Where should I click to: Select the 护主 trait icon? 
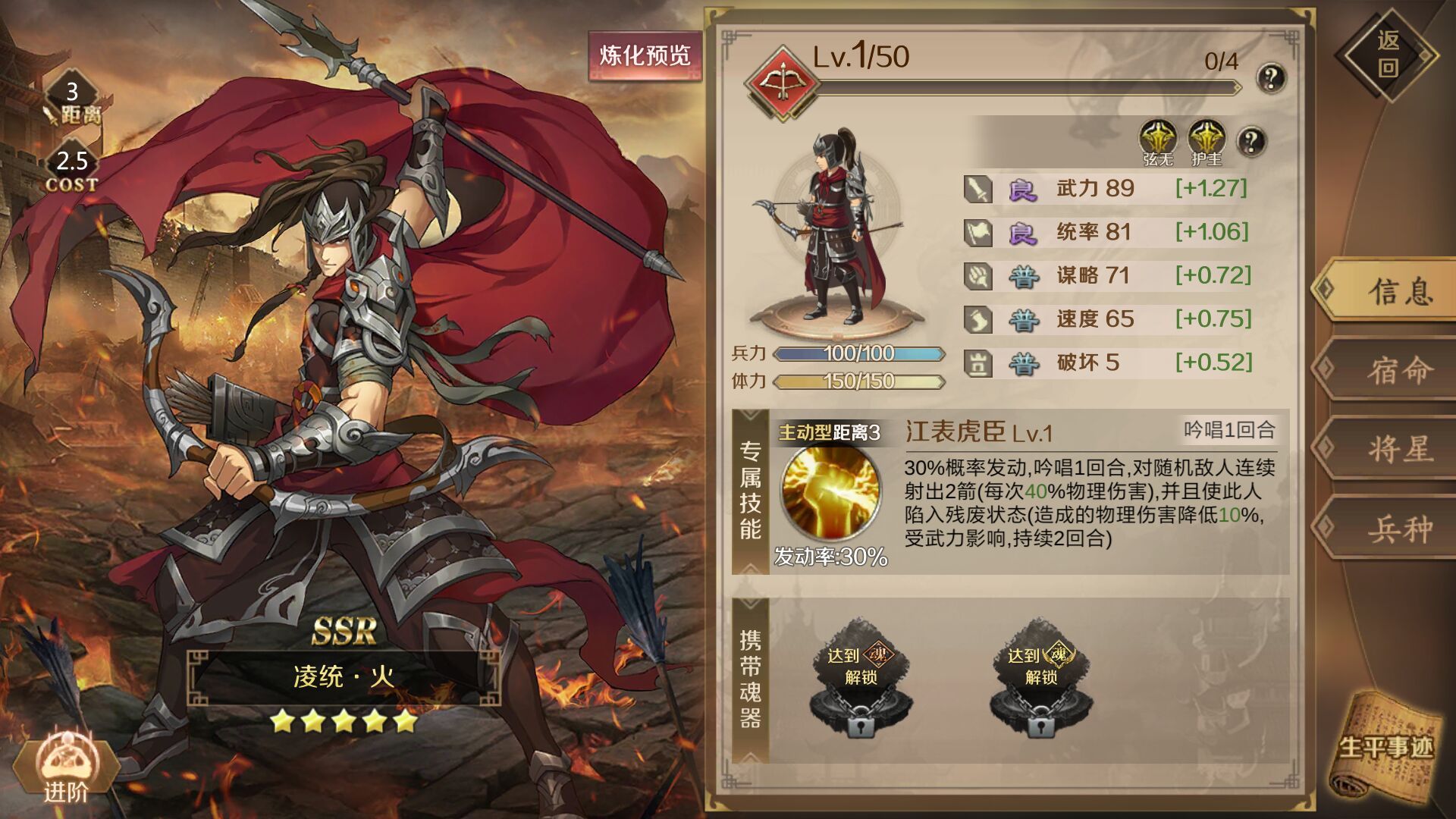pyautogui.click(x=1207, y=141)
